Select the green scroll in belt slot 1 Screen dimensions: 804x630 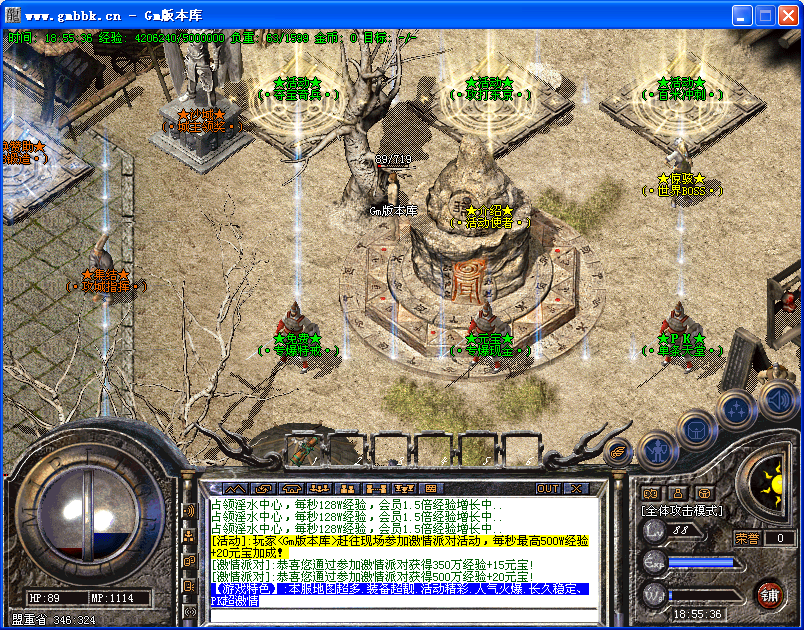300,451
